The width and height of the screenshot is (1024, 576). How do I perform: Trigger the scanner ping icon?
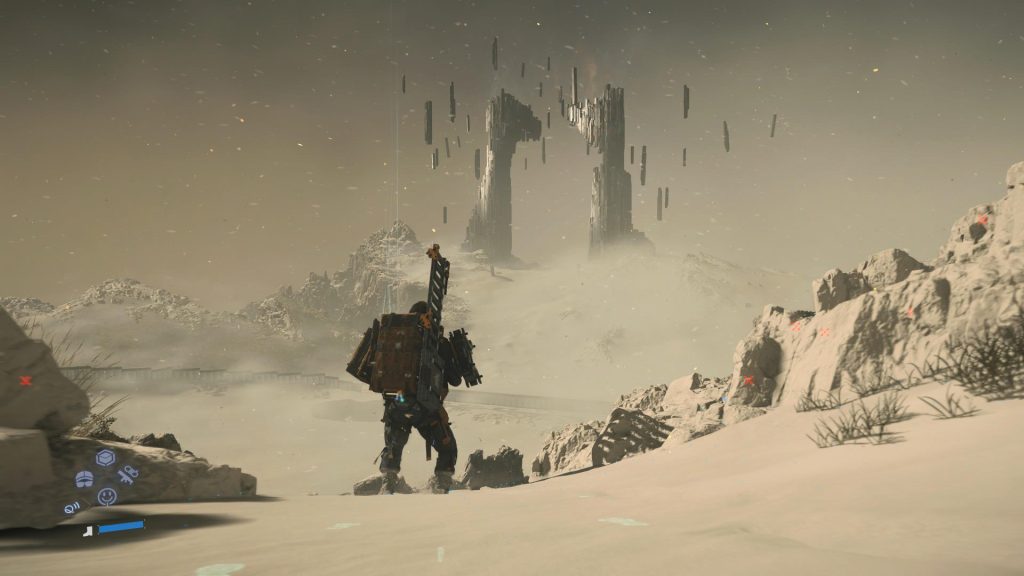point(73,508)
